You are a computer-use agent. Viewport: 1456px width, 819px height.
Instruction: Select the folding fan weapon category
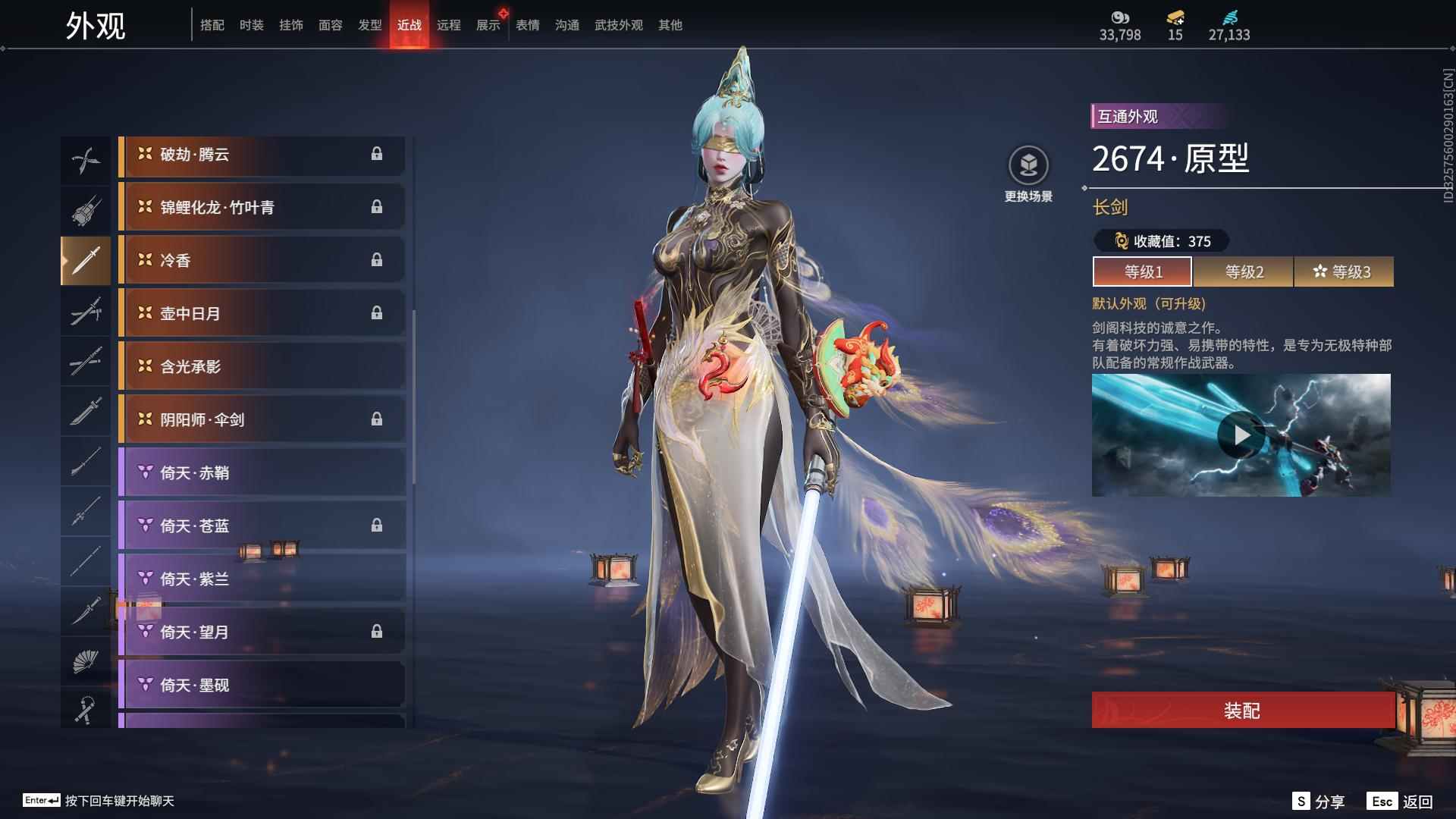pos(85,662)
